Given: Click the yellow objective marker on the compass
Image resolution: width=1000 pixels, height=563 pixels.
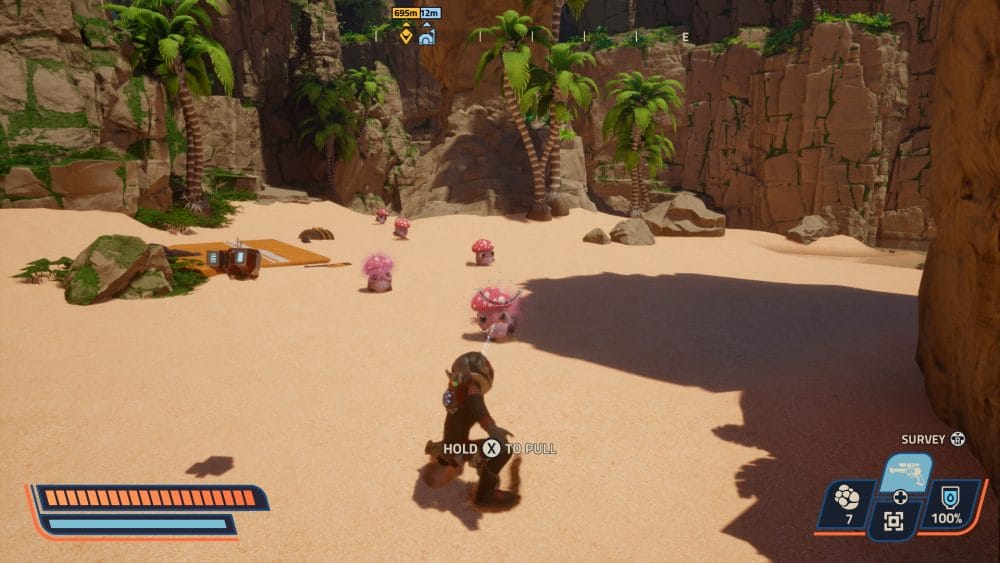Looking at the screenshot, I should click(406, 36).
